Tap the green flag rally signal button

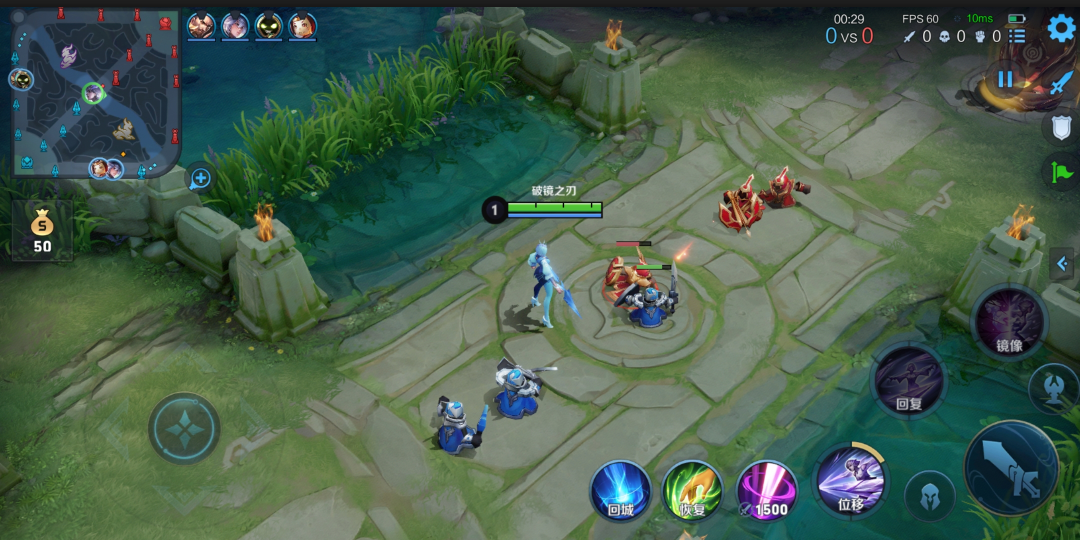click(1061, 172)
